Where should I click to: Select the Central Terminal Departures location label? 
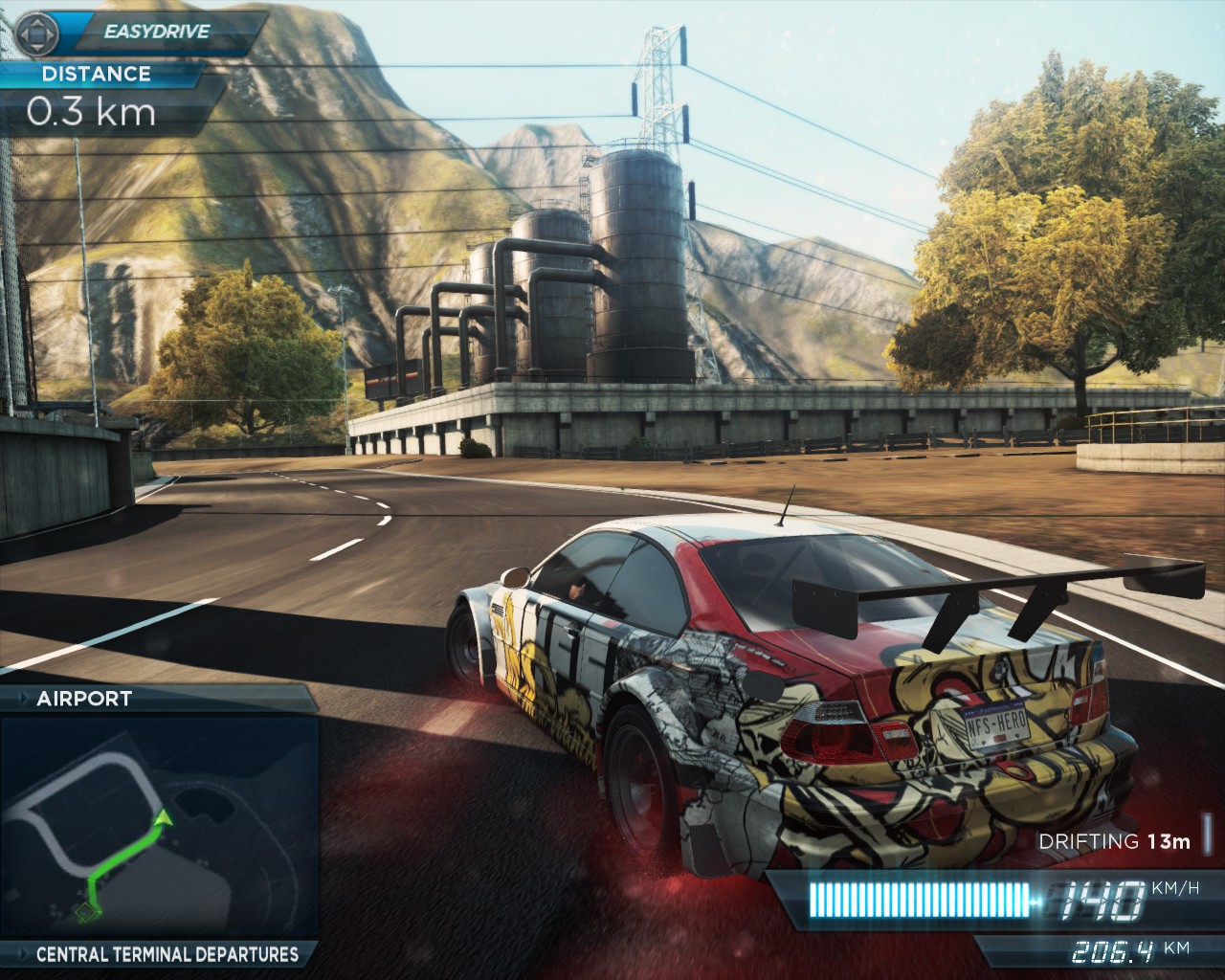(x=167, y=954)
